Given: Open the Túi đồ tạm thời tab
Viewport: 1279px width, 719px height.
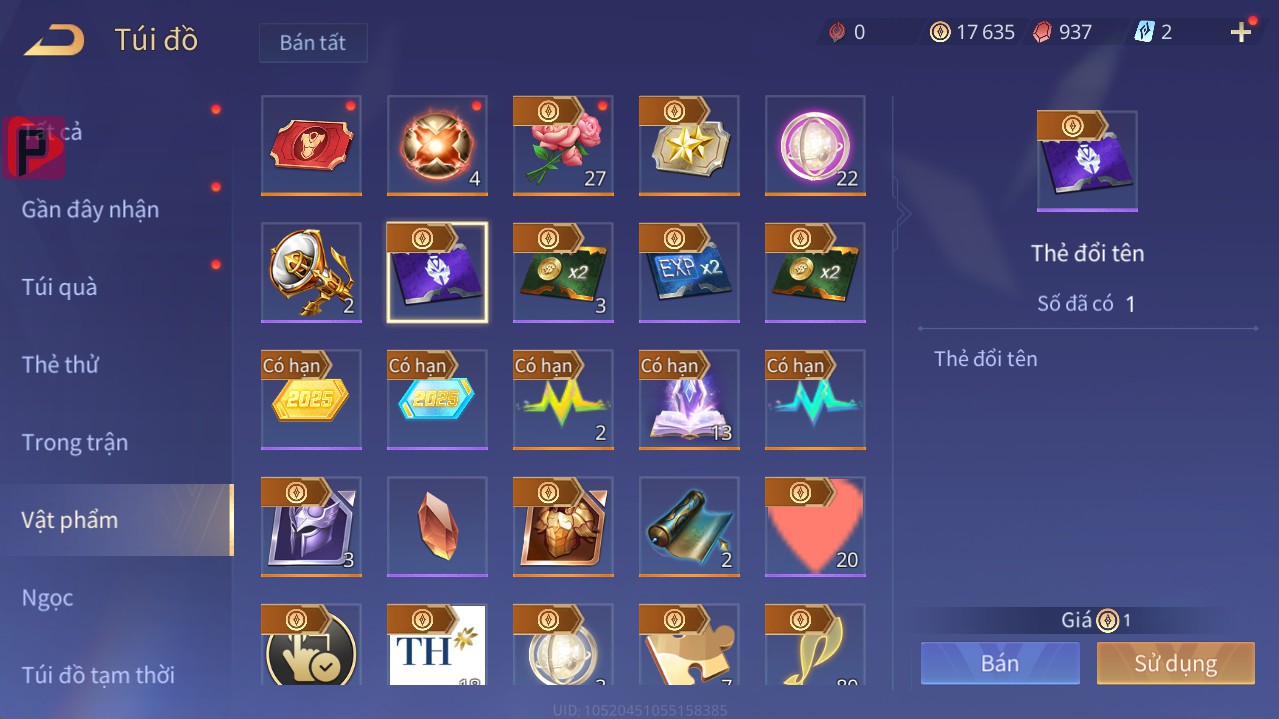Looking at the screenshot, I should [x=98, y=675].
